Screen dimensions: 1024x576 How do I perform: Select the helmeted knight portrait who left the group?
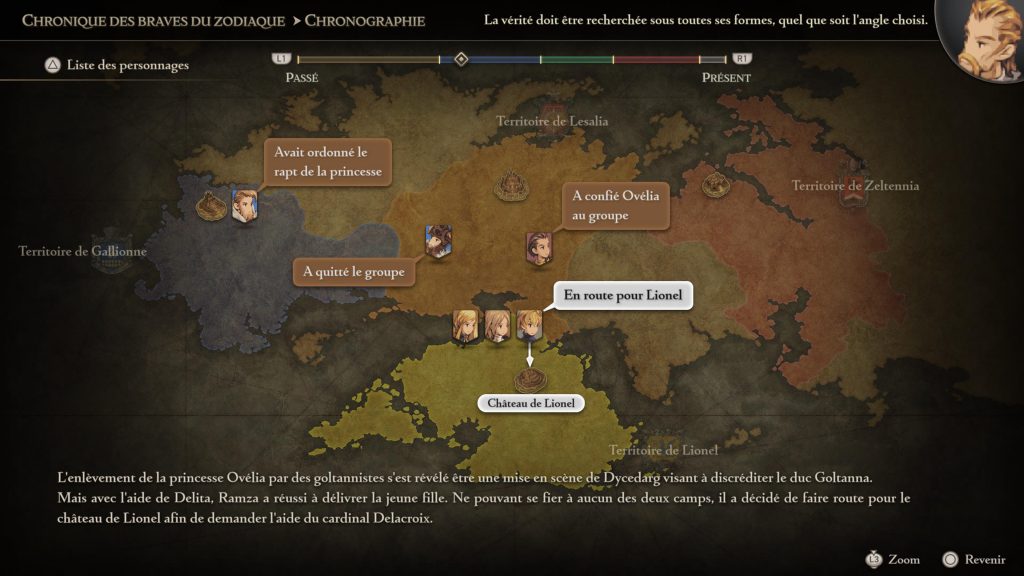click(x=438, y=242)
